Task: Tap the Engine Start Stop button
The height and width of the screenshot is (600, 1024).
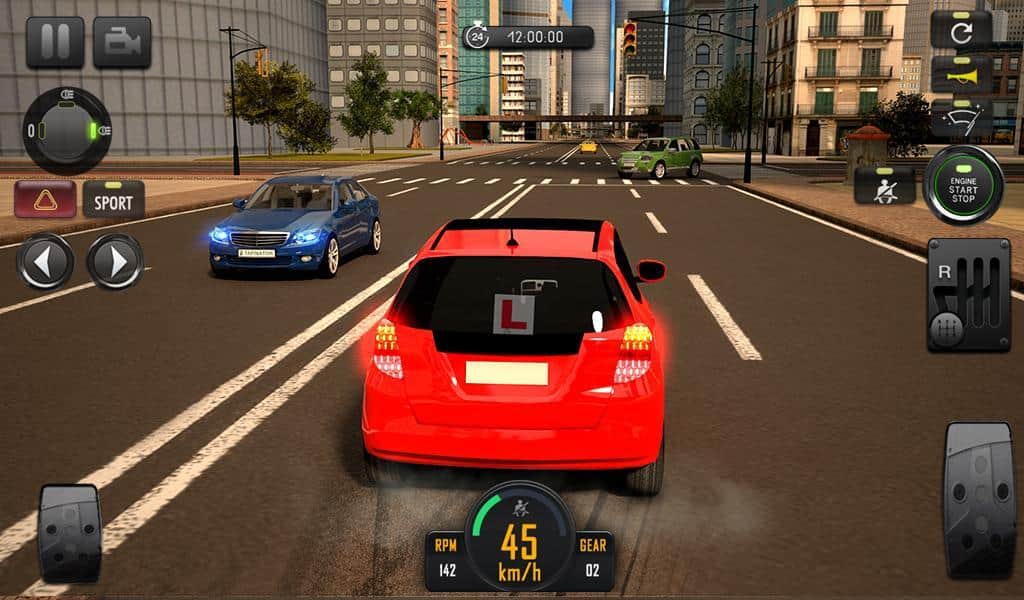Action: [963, 185]
